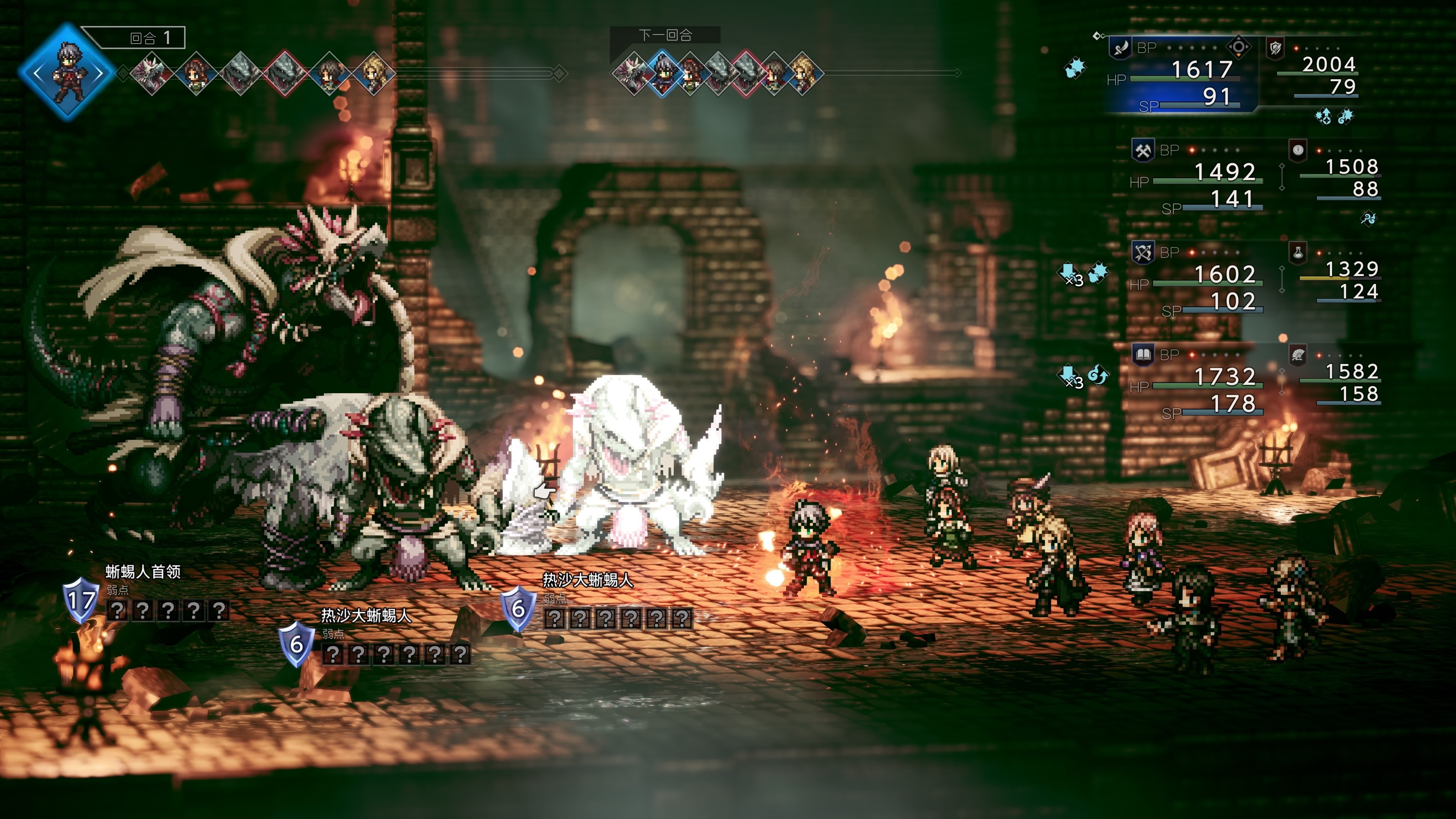Choose the merchant coin job icon

[x=1298, y=150]
